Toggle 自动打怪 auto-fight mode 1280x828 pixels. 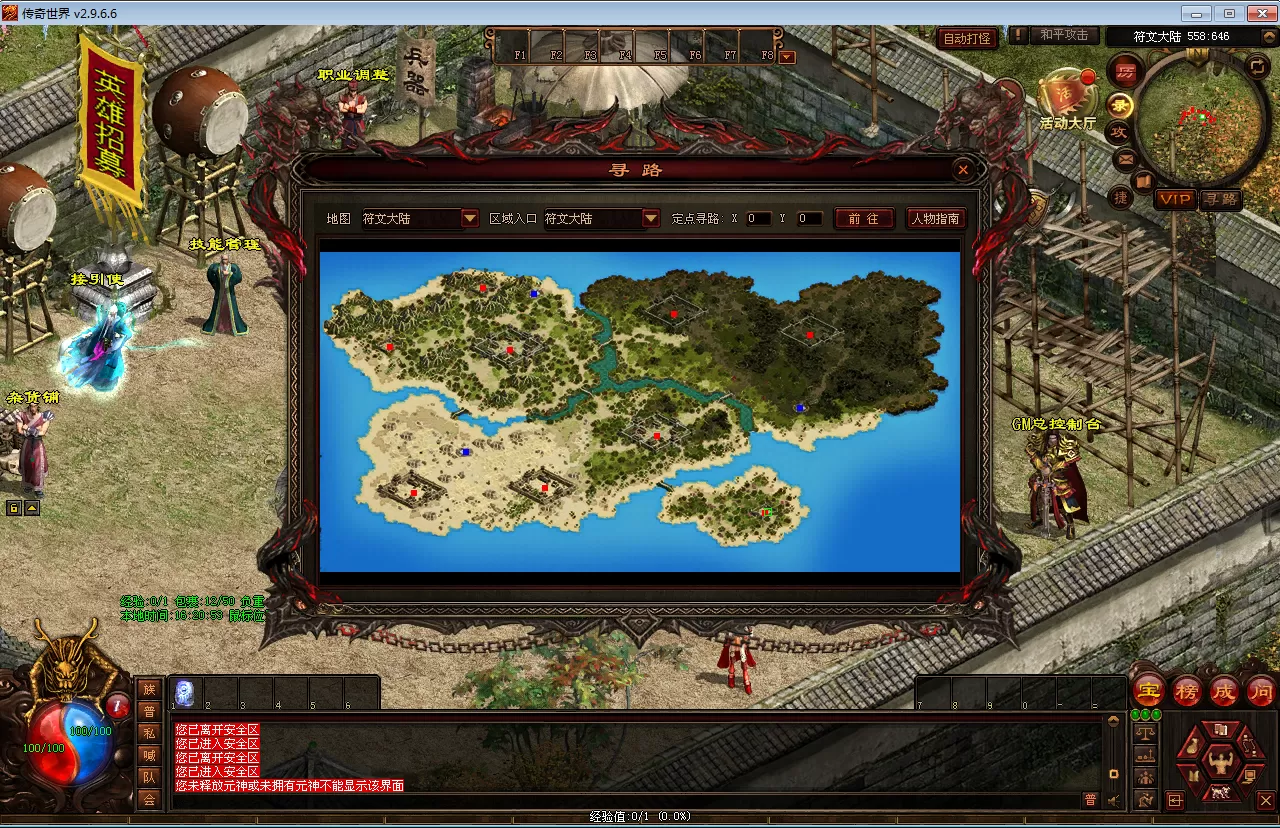(967, 39)
